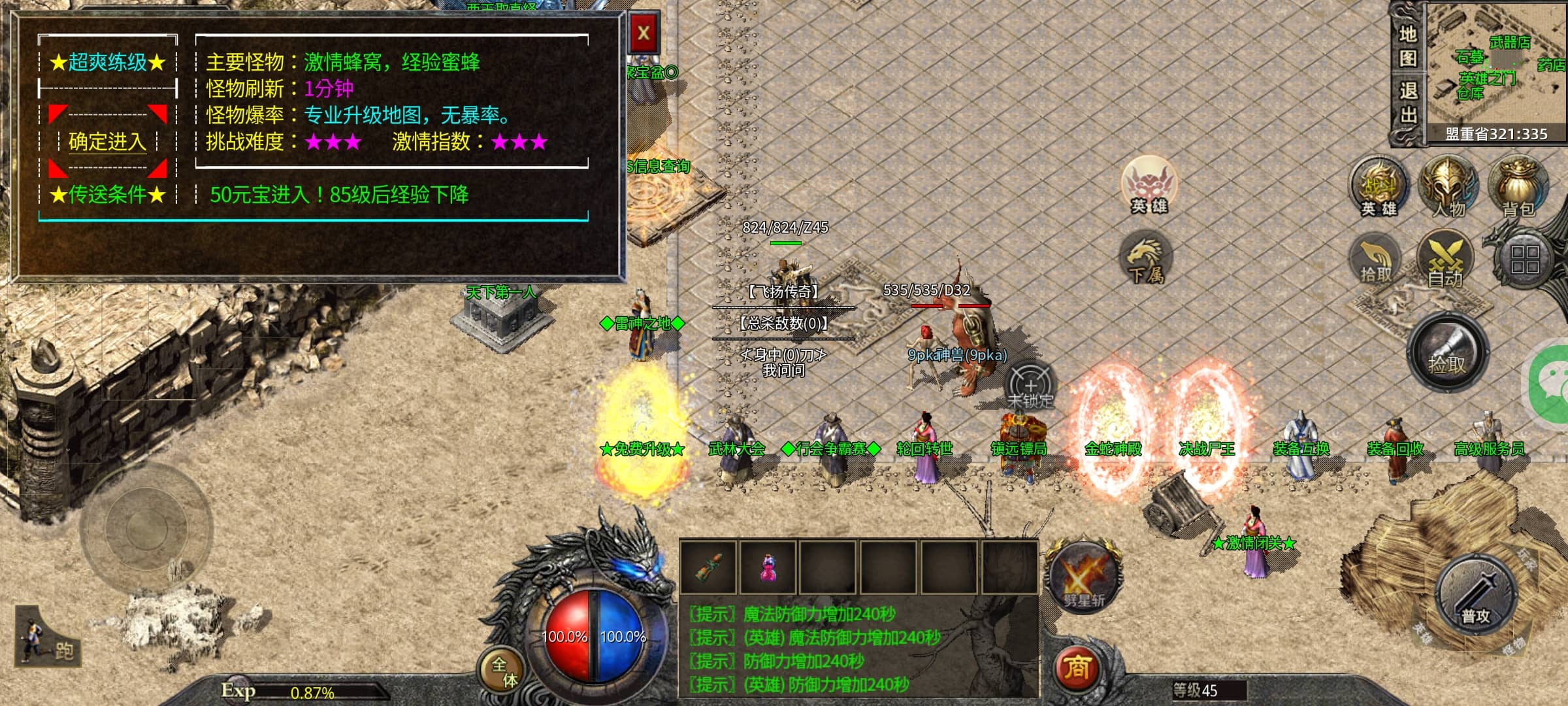1568x706 pixels.
Task: Tap the 退出 exit button
Action: (1408, 103)
